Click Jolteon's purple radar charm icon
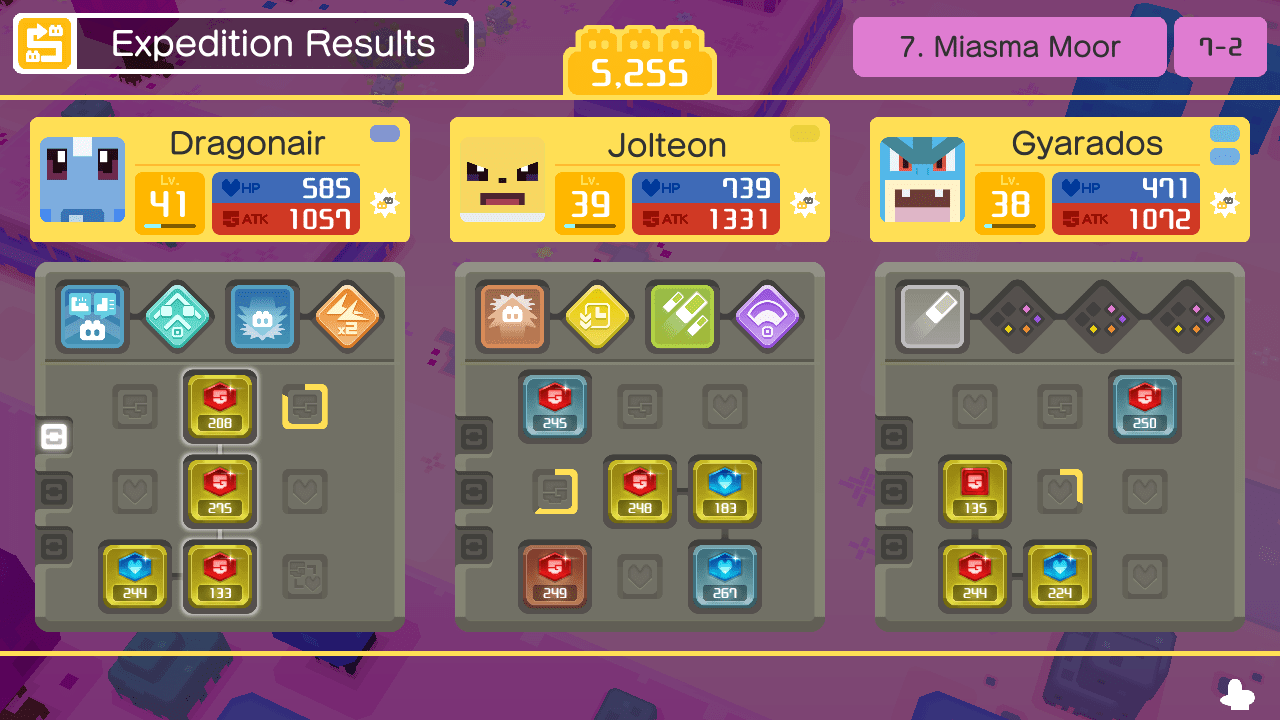This screenshot has width=1280, height=720. point(767,317)
